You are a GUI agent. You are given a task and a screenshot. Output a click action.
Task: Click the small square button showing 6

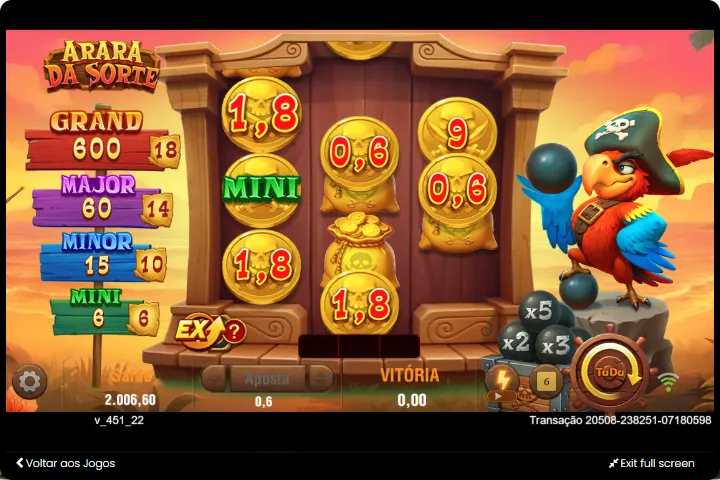click(x=546, y=380)
